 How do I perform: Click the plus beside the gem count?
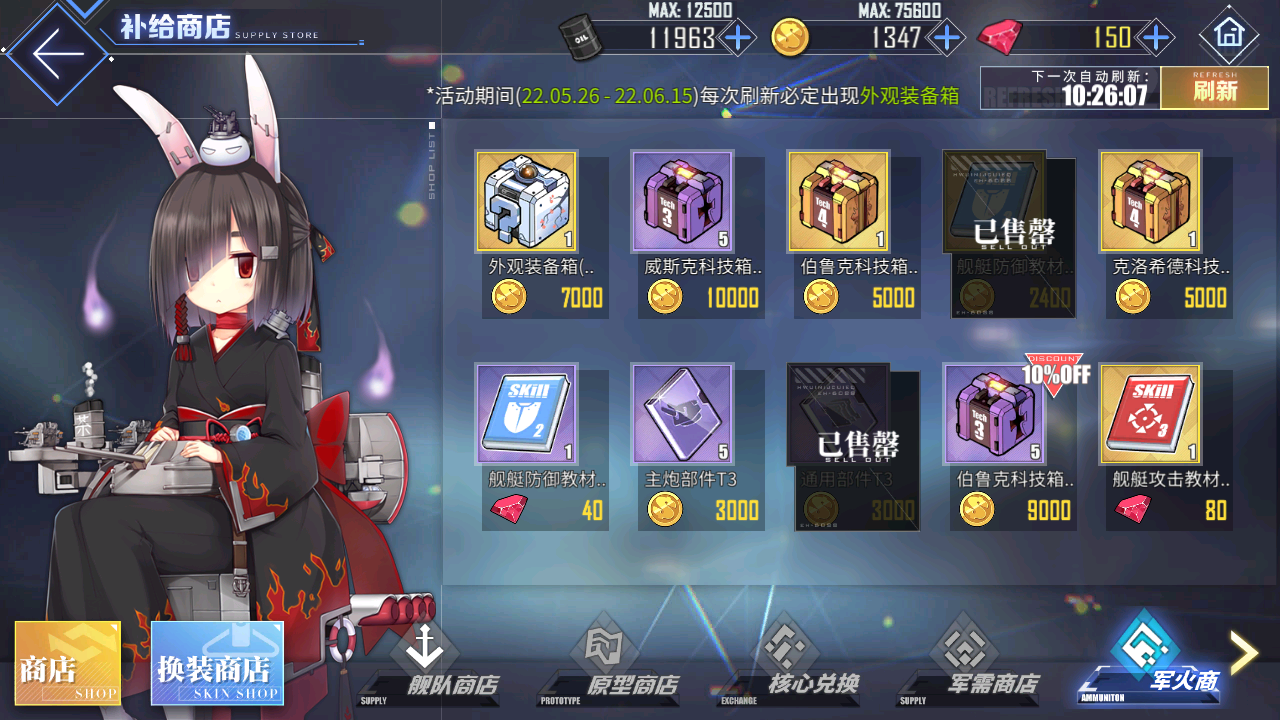[1155, 36]
